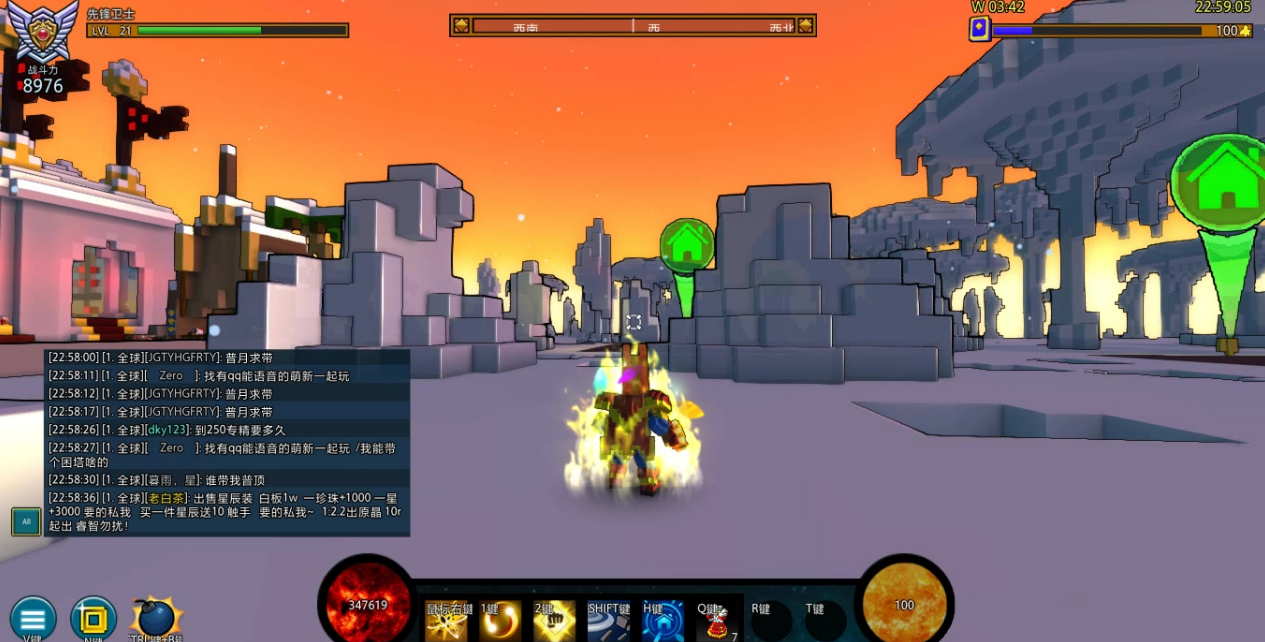Use the fiery swirl skill on key 1
1265x642 pixels.
[x=500, y=621]
